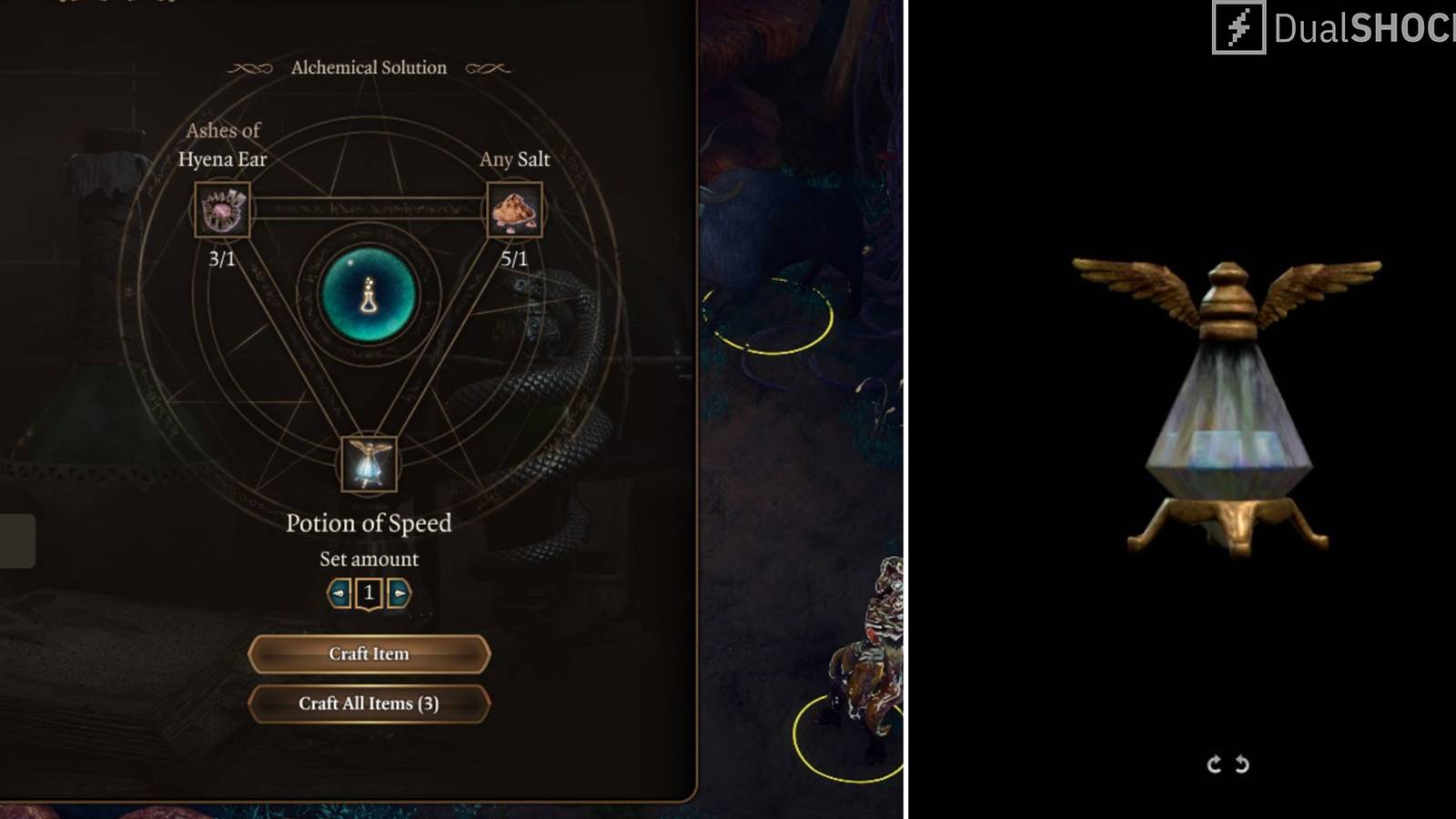Select the Ashes of Hyena Ear ingredient icon
Viewport: 1456px width, 819px height.
221,211
